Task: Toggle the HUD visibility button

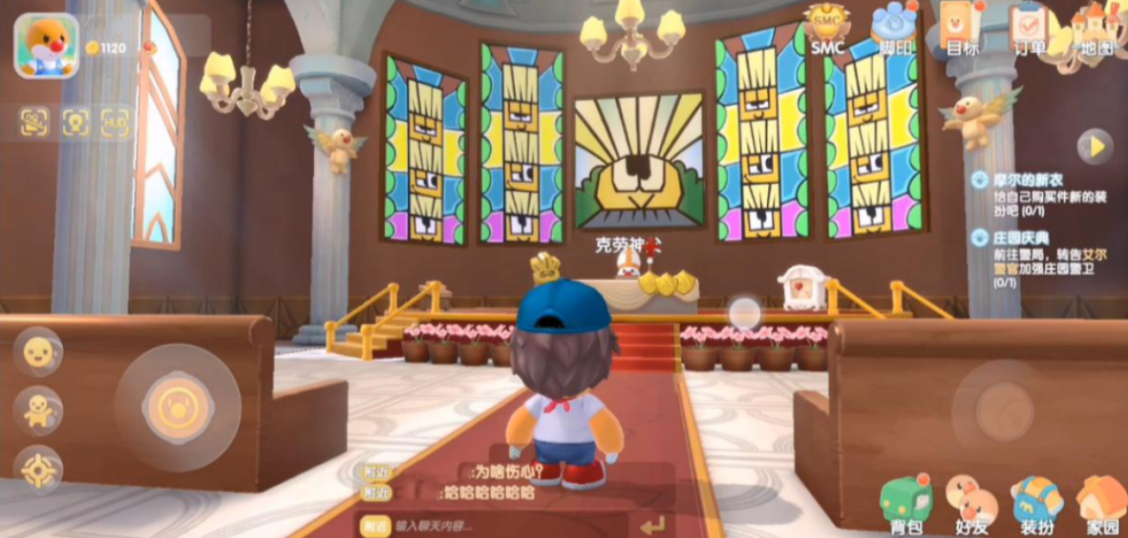Action: (115, 122)
